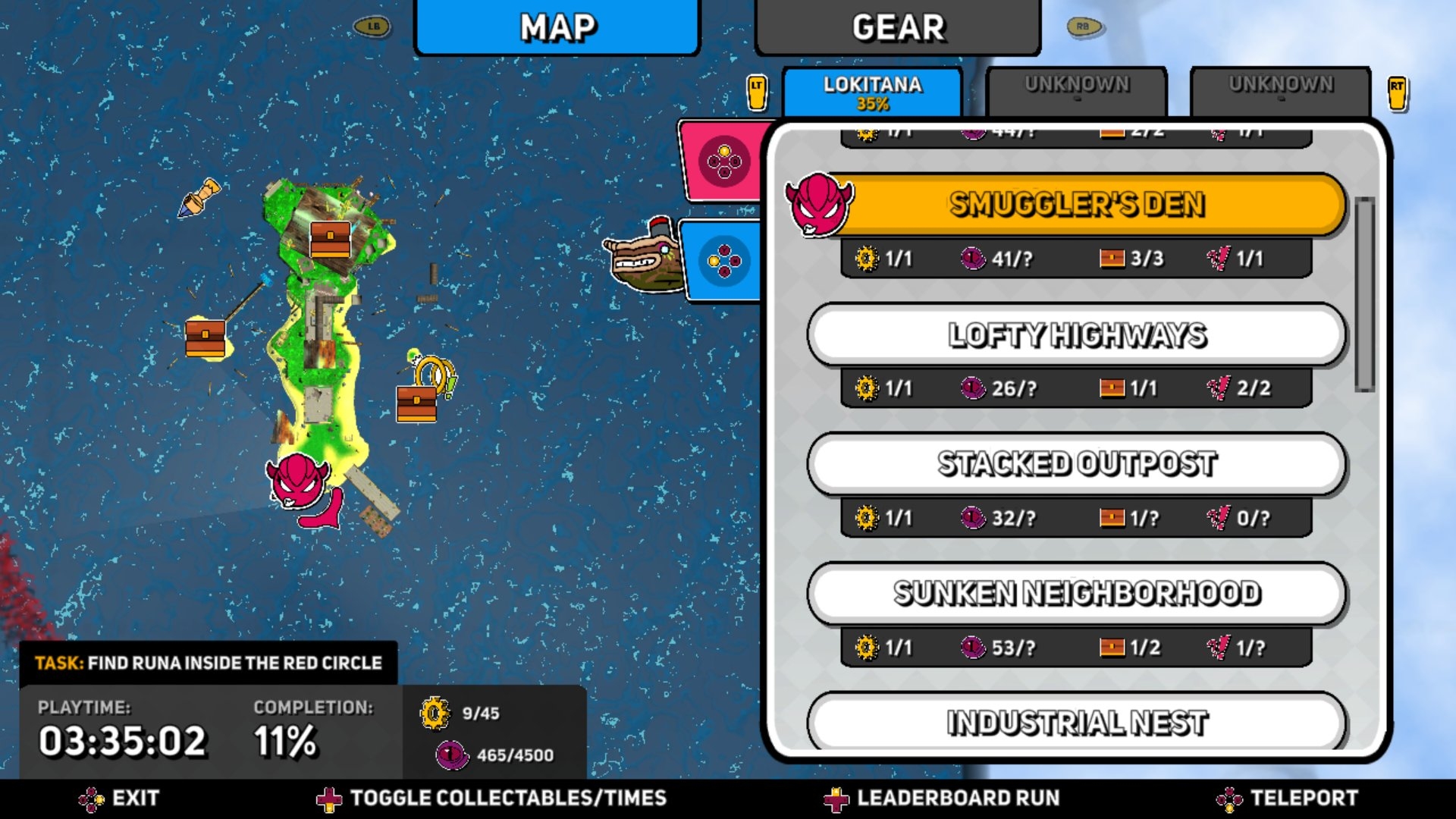1456x819 pixels.
Task: Select the pink side tab with red dots
Action: (x=723, y=162)
